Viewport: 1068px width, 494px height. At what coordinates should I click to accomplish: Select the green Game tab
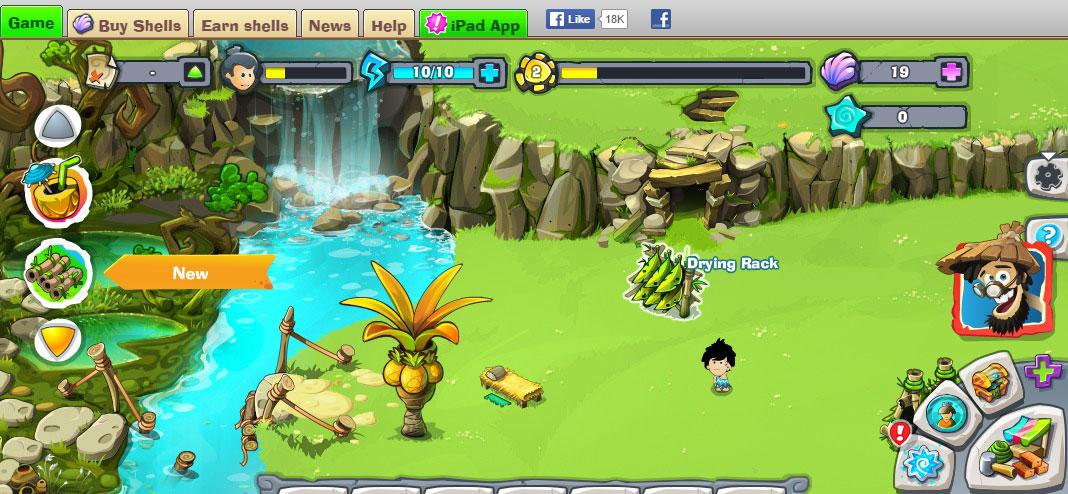coord(31,22)
